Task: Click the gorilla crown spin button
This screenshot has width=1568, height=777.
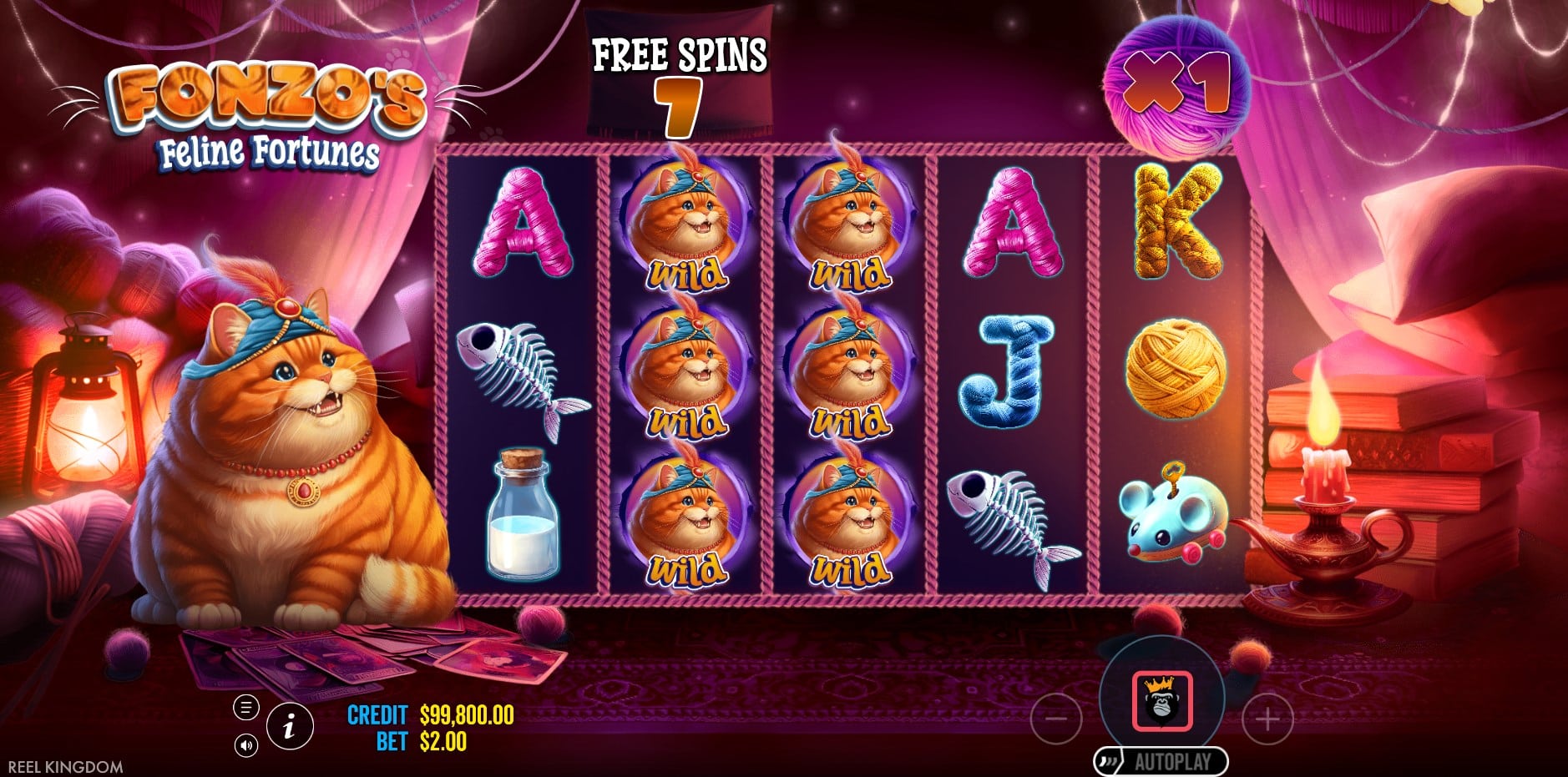Action: (x=1161, y=702)
